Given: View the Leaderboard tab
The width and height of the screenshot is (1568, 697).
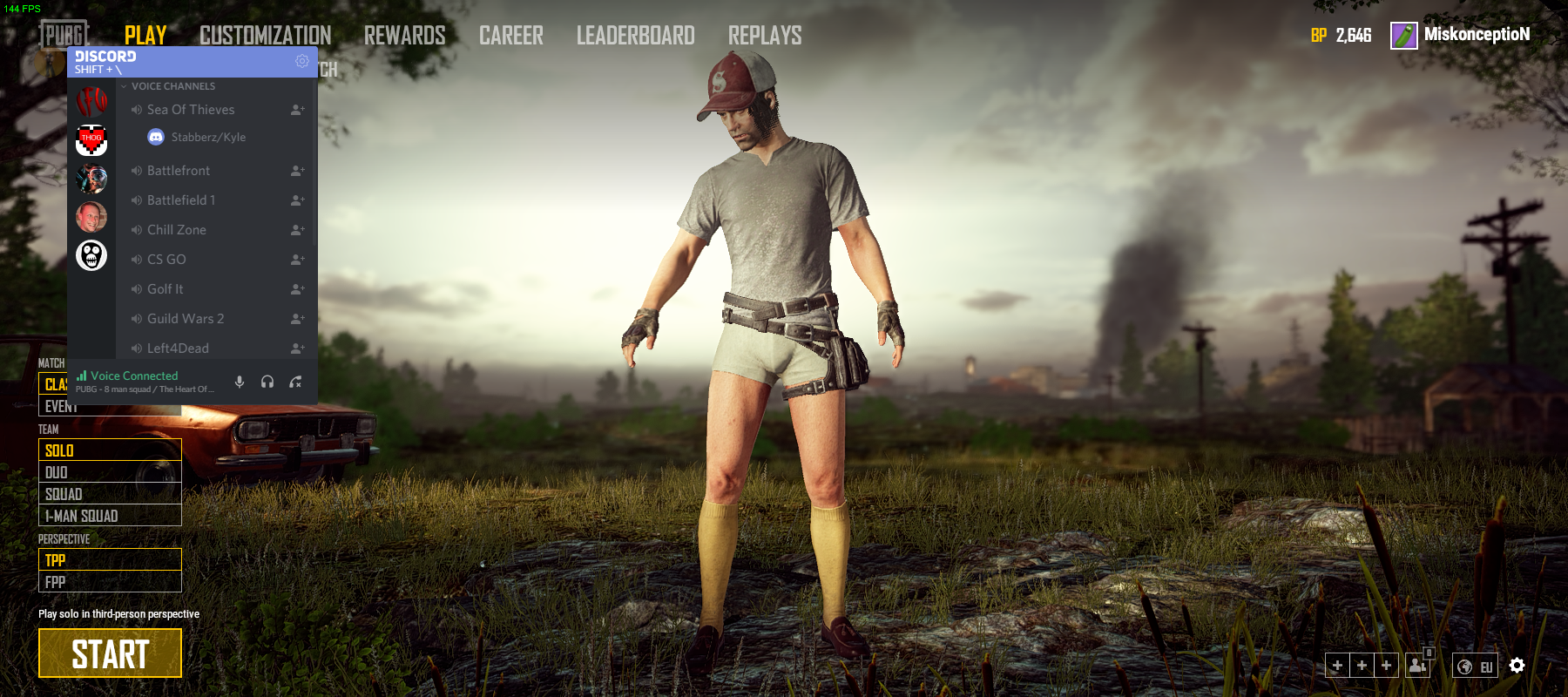Looking at the screenshot, I should (x=635, y=36).
